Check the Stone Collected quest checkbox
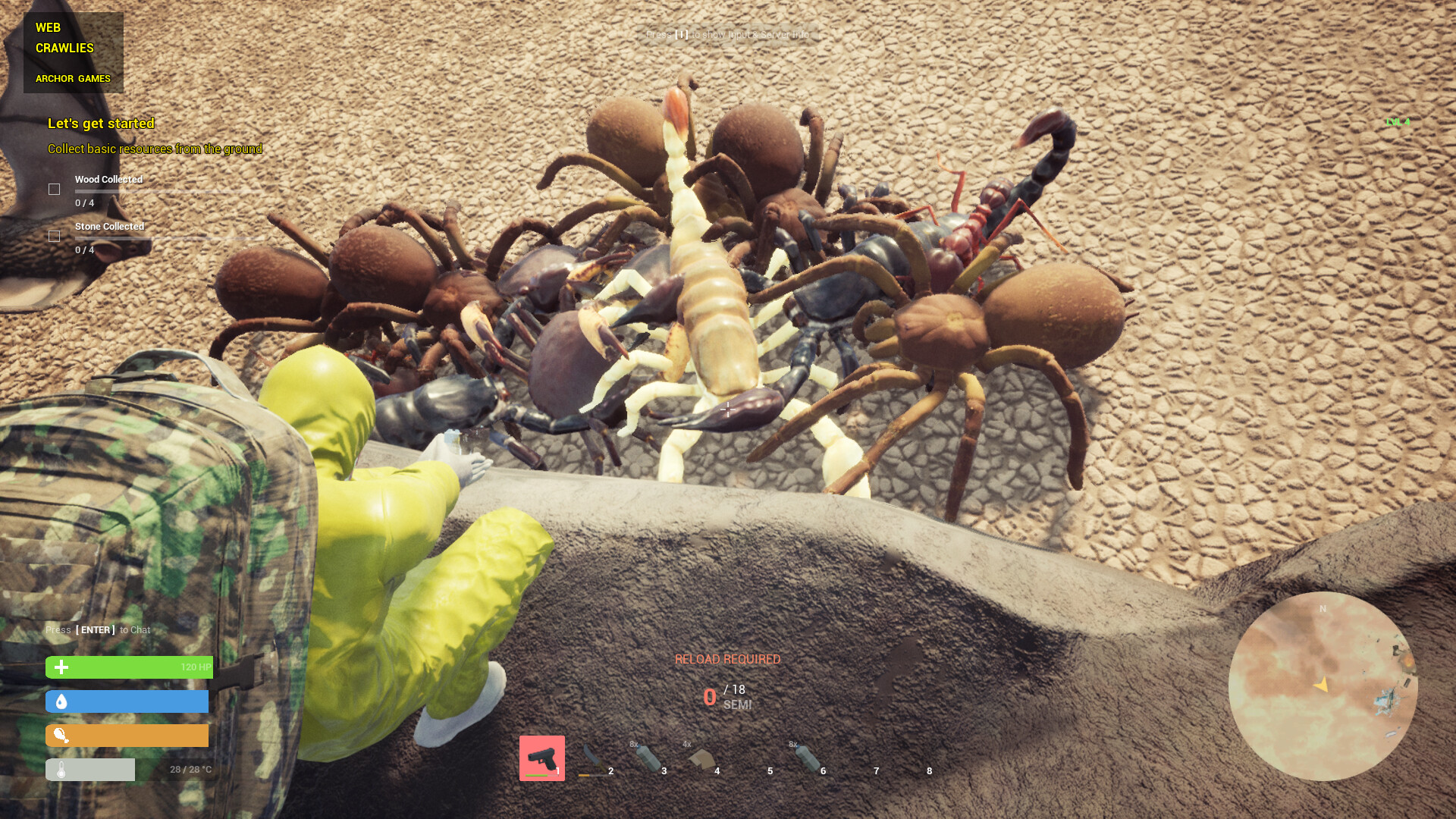 point(53,236)
